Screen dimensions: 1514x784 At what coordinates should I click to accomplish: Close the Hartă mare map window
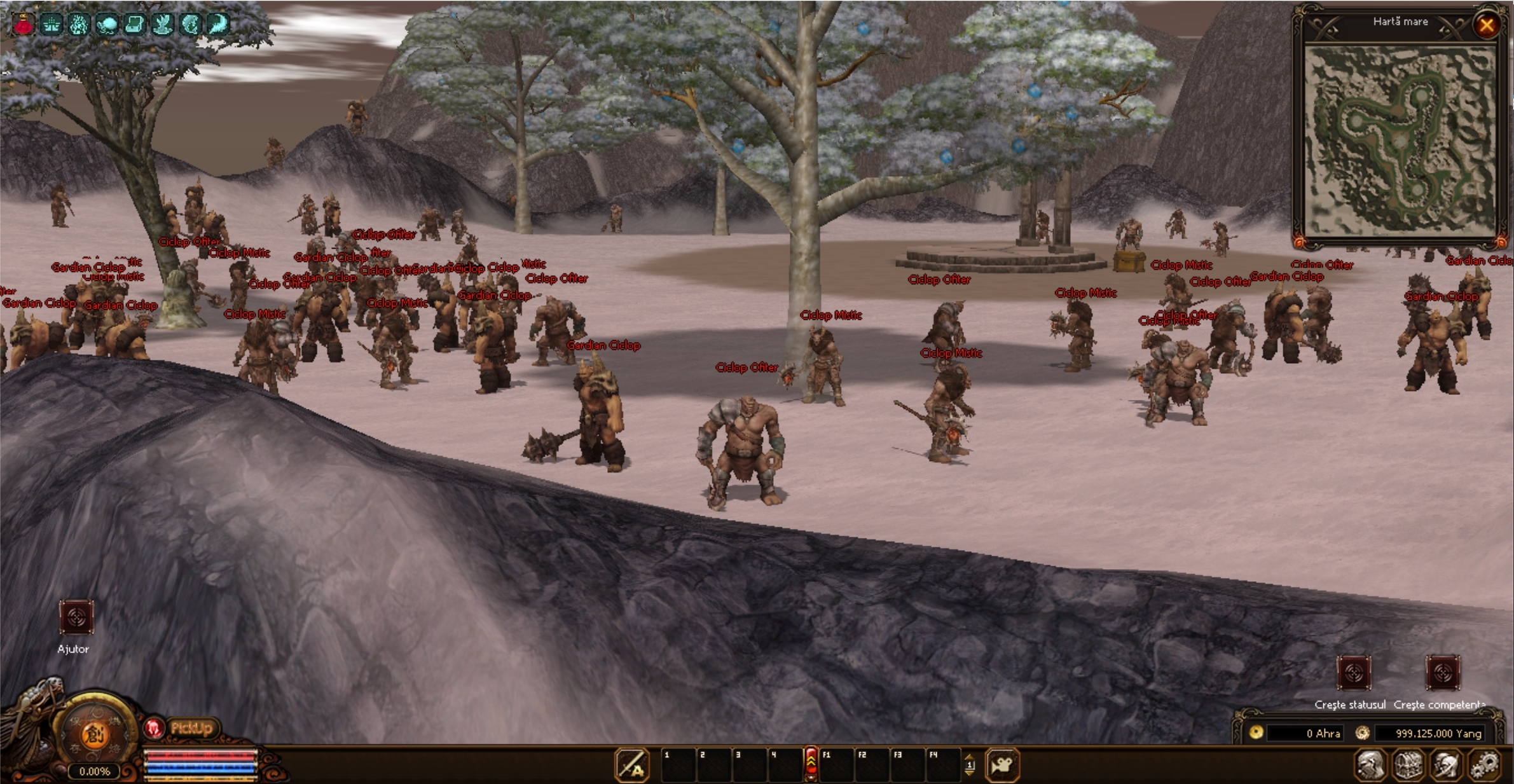pyautogui.click(x=1486, y=25)
